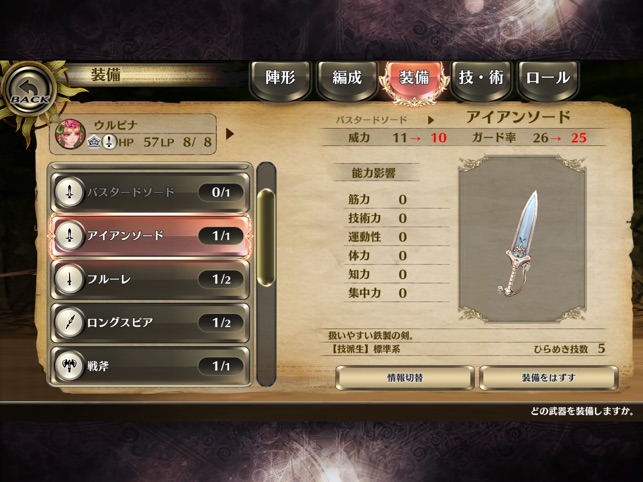This screenshot has width=643, height=482.
Task: Choose the アイアンソード weapon row
Action: click(x=148, y=236)
